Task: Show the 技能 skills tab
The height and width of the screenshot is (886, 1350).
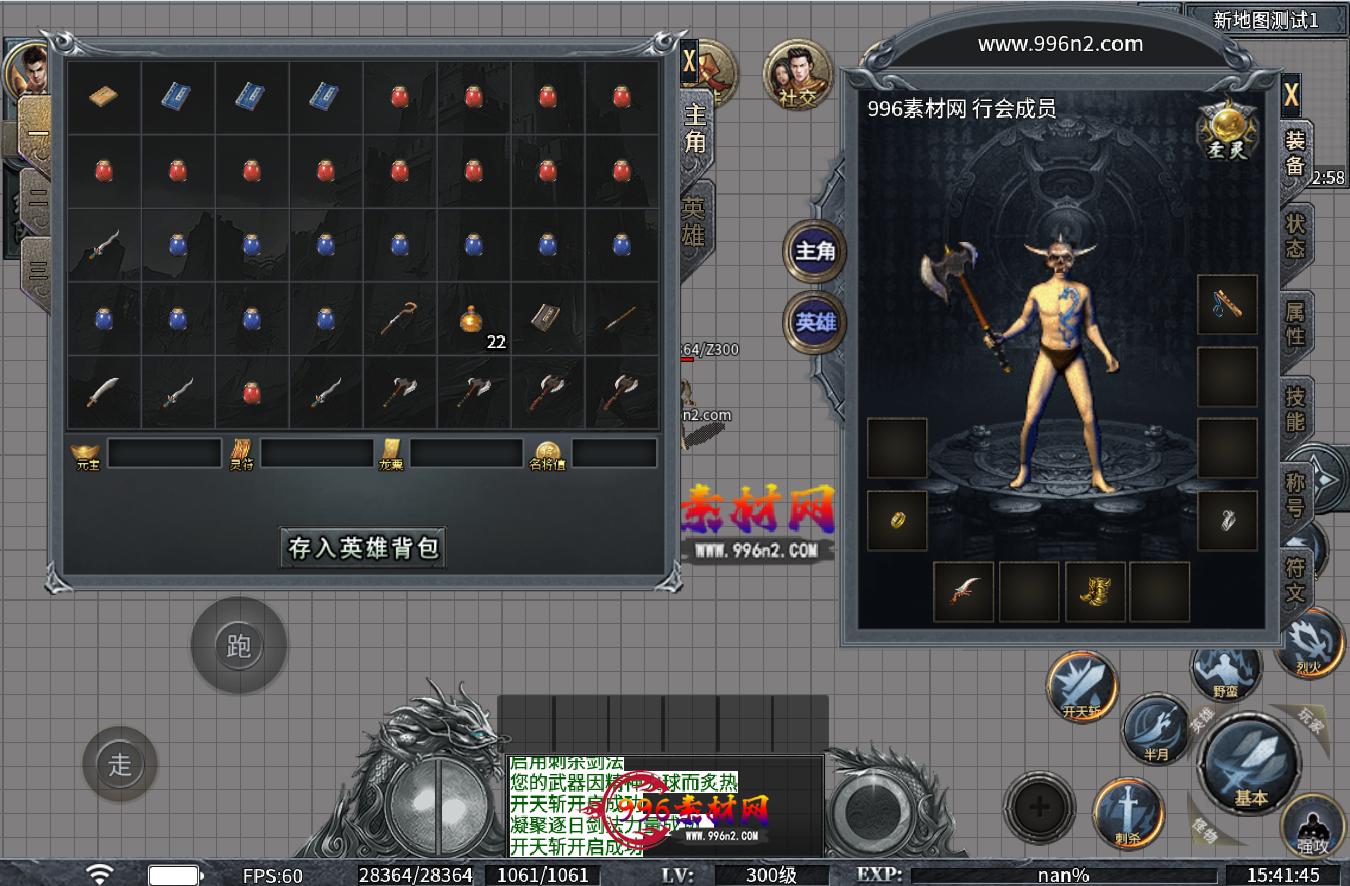Action: point(1295,409)
